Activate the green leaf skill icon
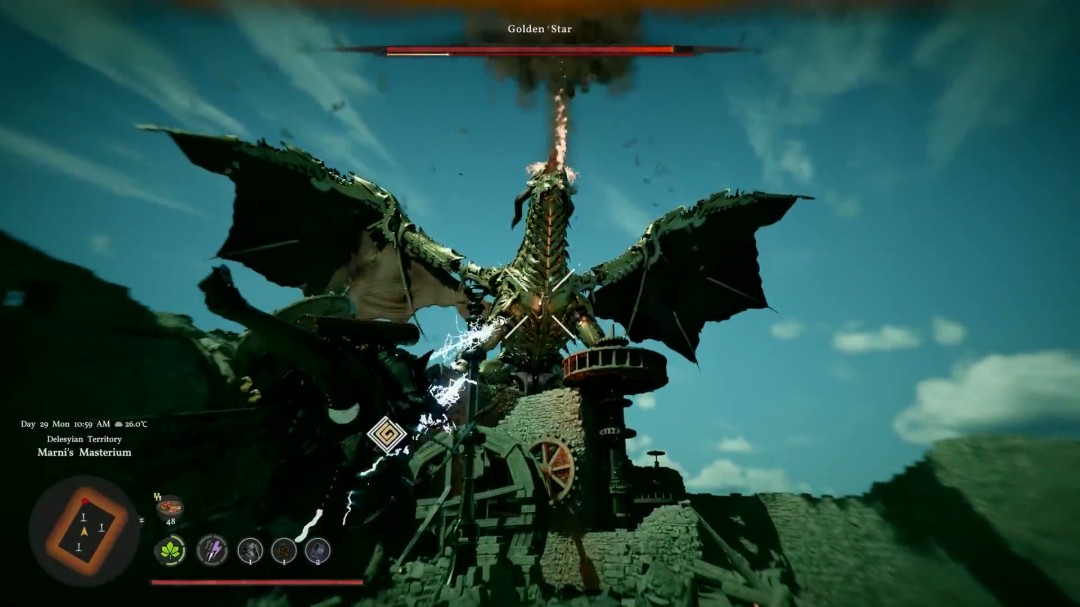Screen dimensions: 1080x607 click(x=170, y=550)
